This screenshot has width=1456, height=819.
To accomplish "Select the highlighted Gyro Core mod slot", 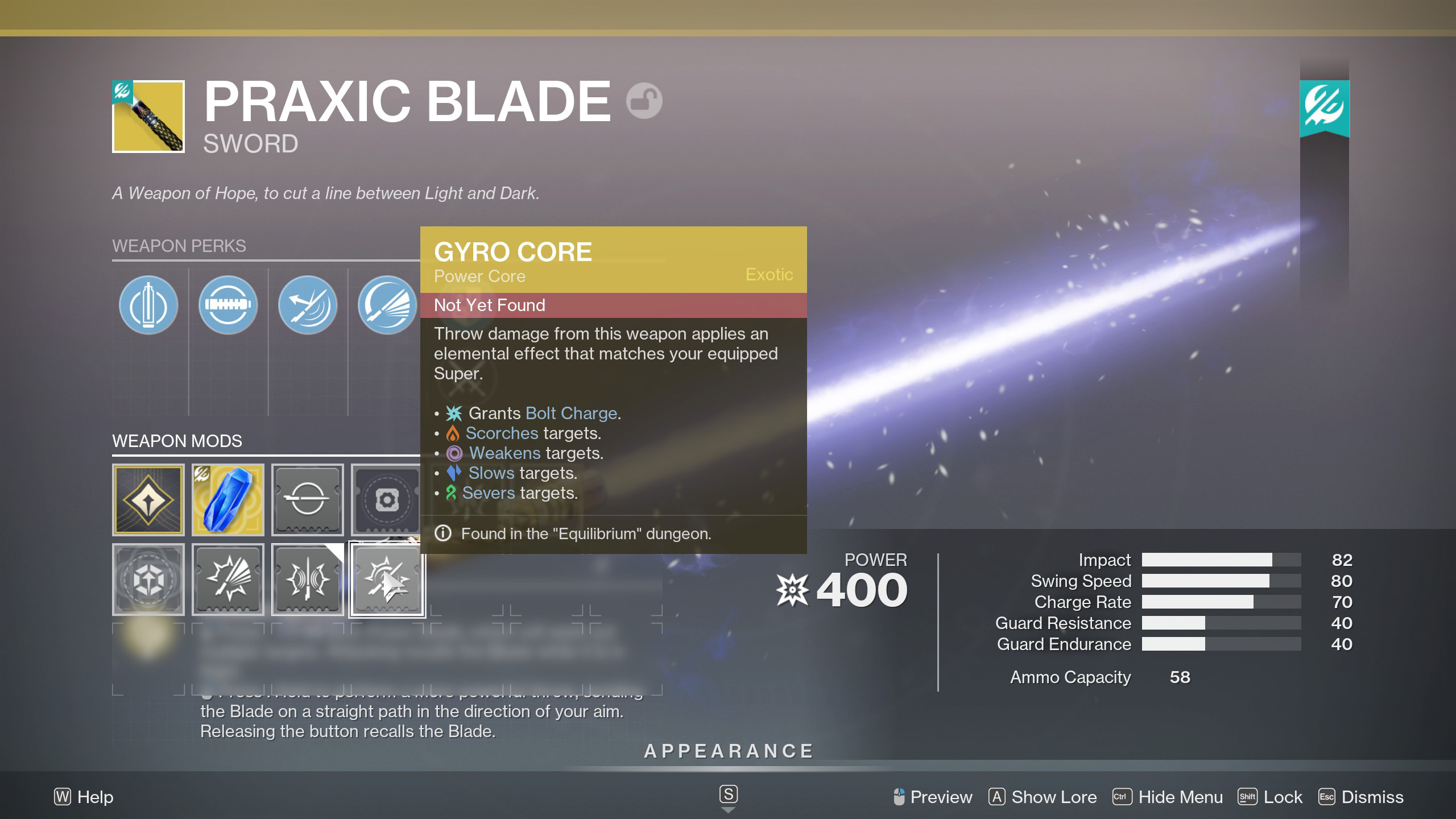I will [387, 580].
